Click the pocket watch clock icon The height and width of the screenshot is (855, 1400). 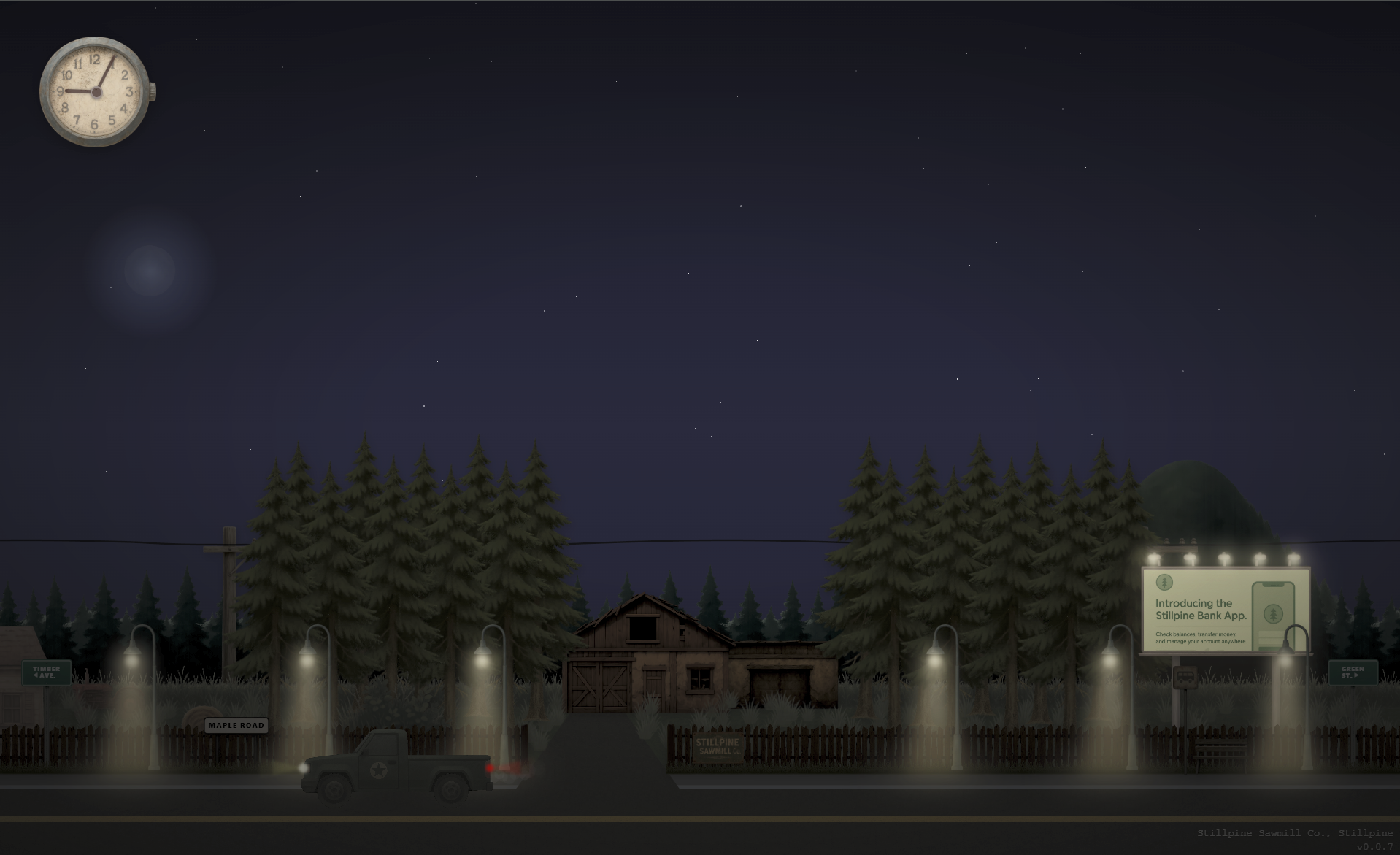pyautogui.click(x=96, y=93)
